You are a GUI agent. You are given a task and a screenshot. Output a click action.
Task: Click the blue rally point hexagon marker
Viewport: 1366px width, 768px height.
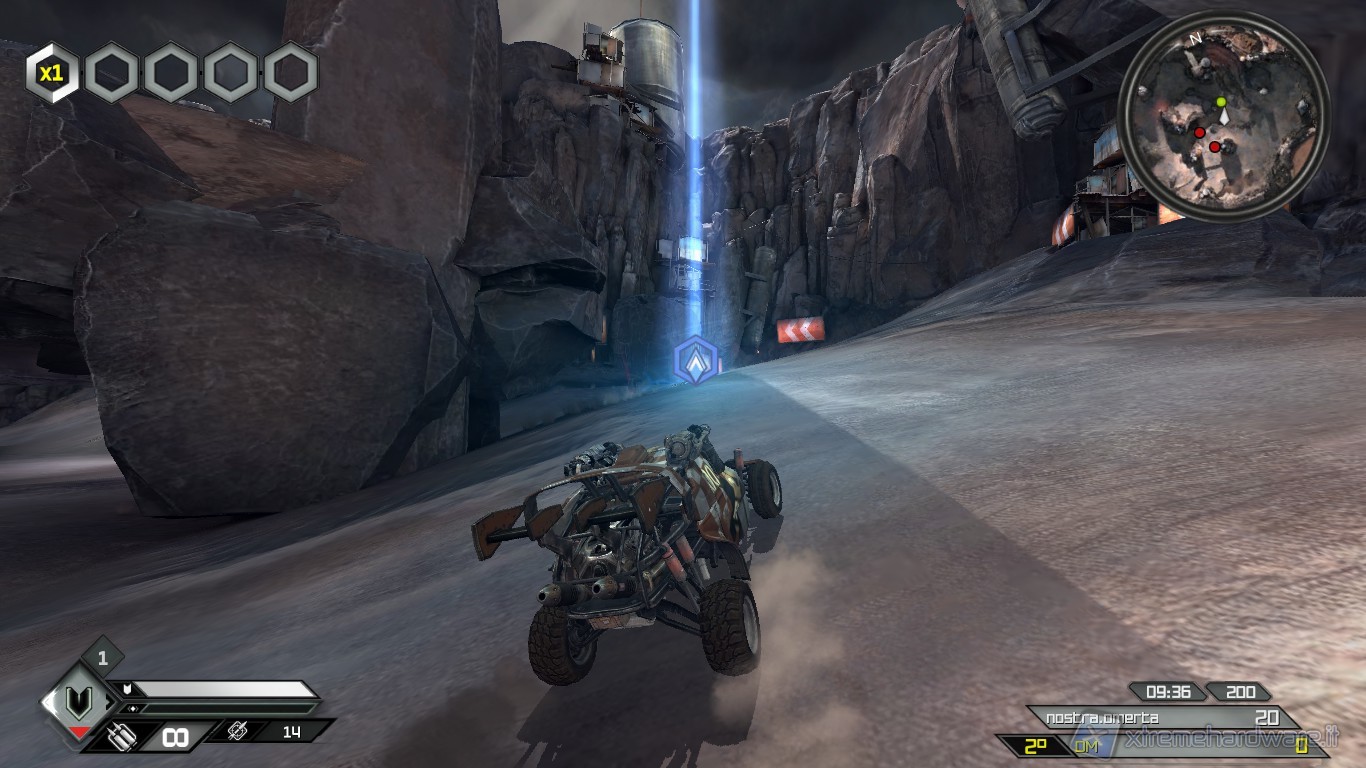coord(696,361)
